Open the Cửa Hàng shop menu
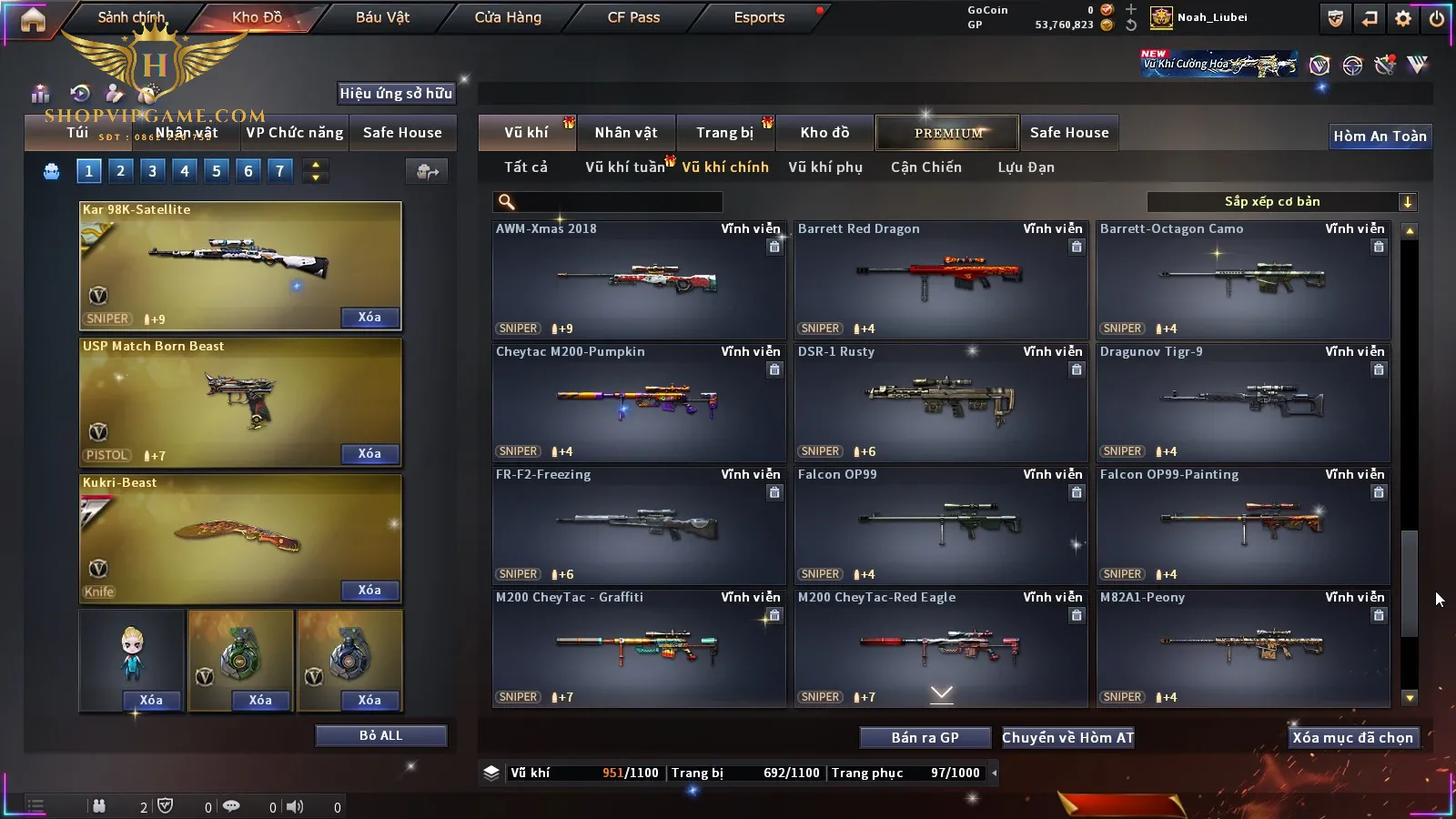 (508, 17)
